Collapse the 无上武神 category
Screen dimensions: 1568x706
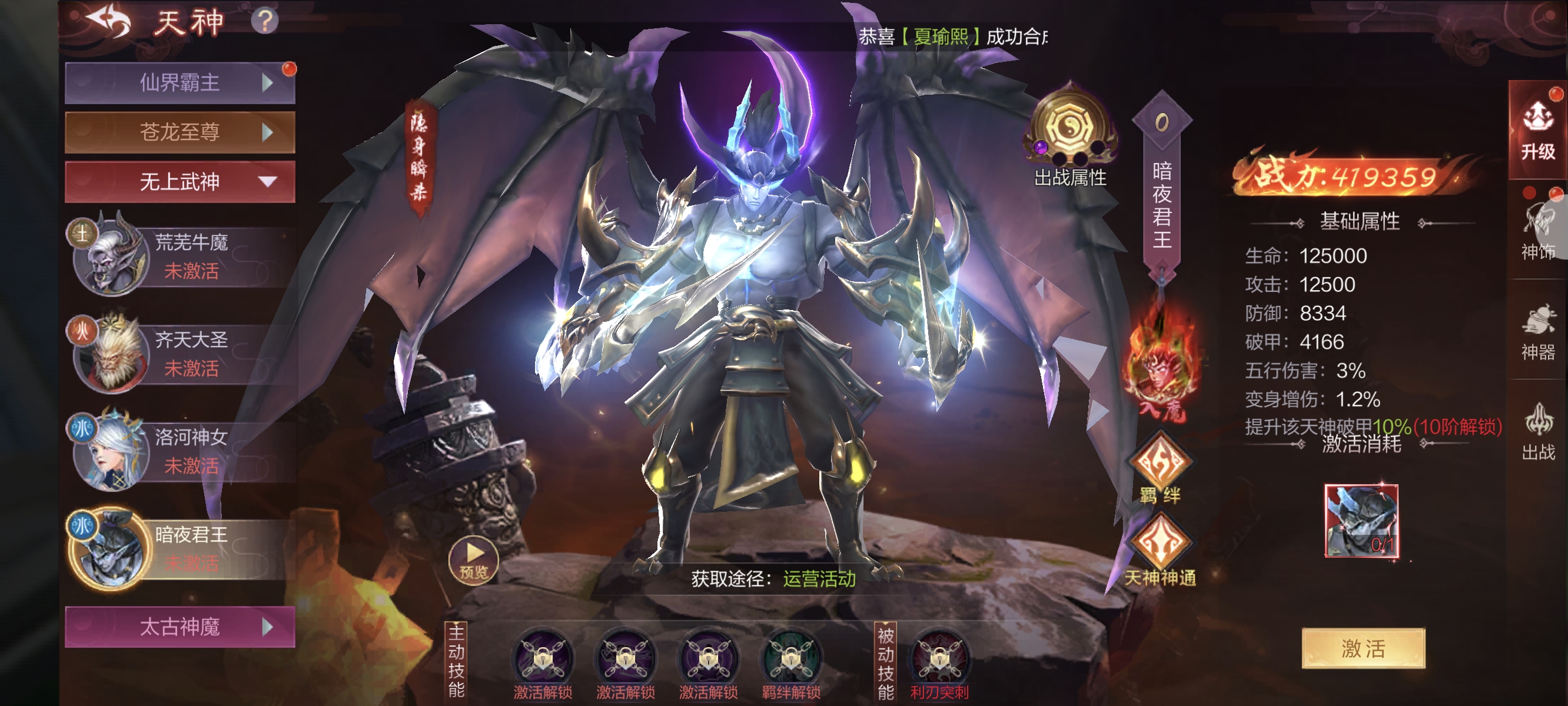(x=180, y=181)
